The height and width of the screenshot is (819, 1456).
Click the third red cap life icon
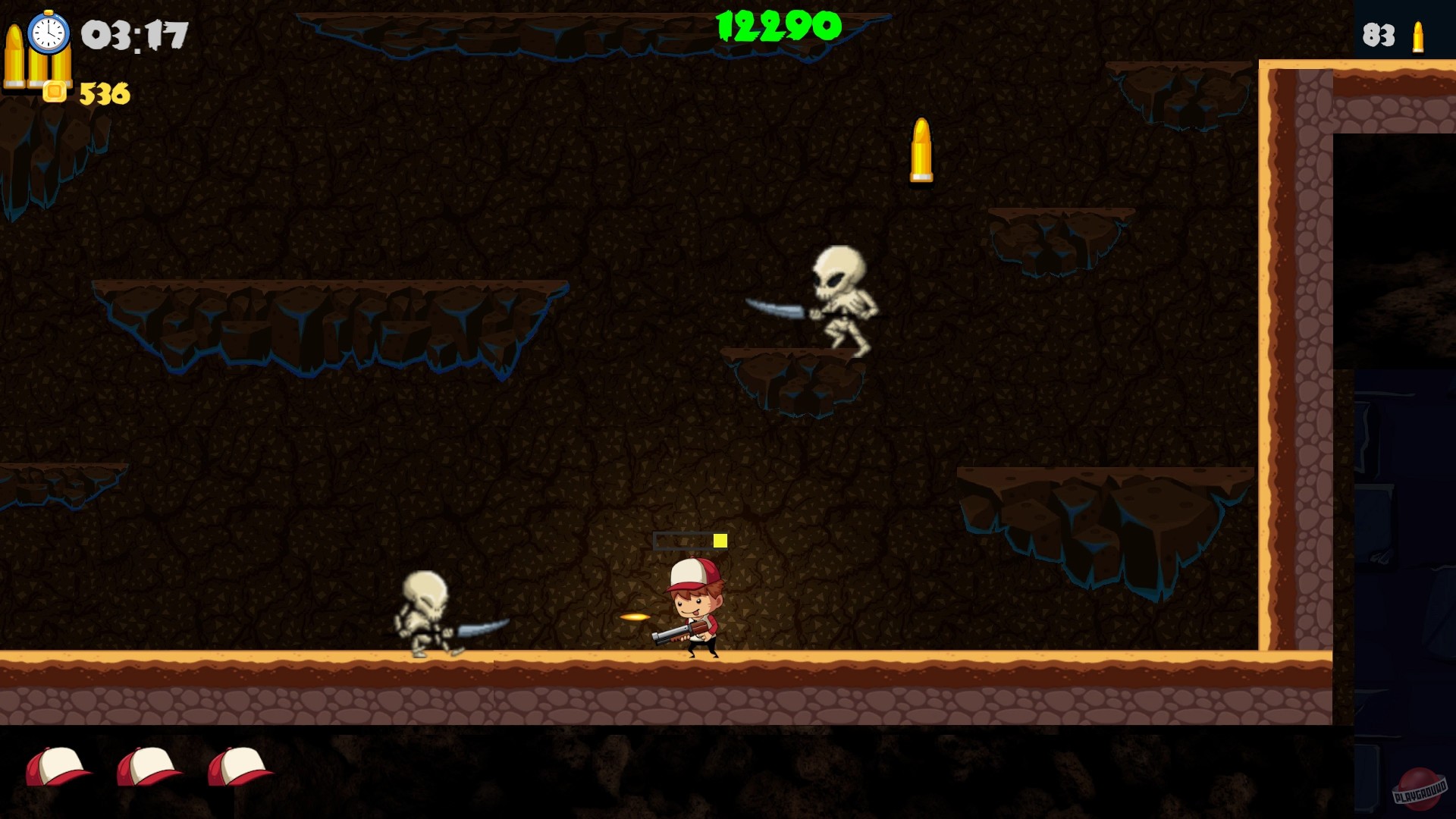tap(239, 766)
